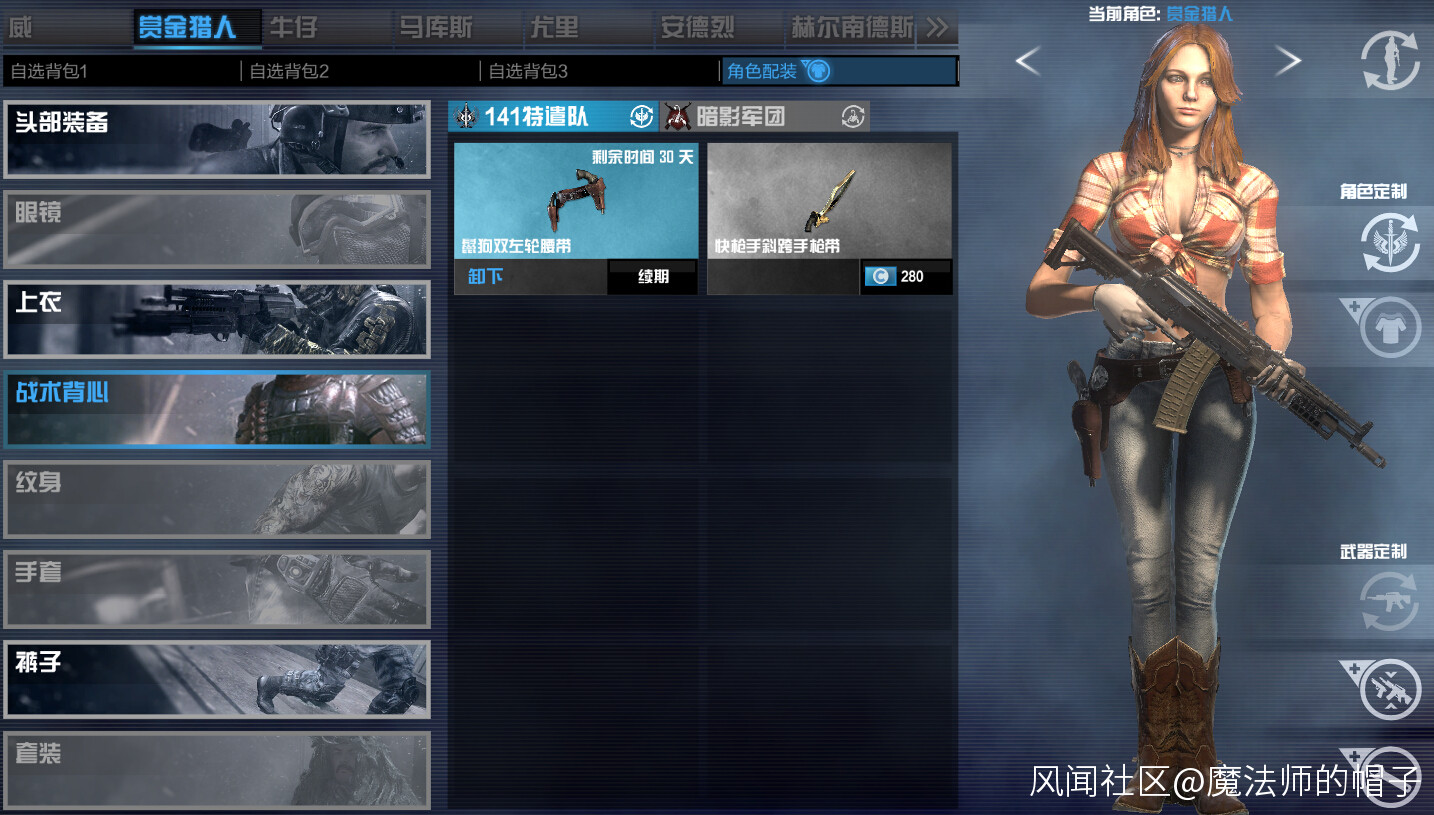Image resolution: width=1434 pixels, height=815 pixels.
Task: Open the 安德烈 character tab
Action: point(698,27)
